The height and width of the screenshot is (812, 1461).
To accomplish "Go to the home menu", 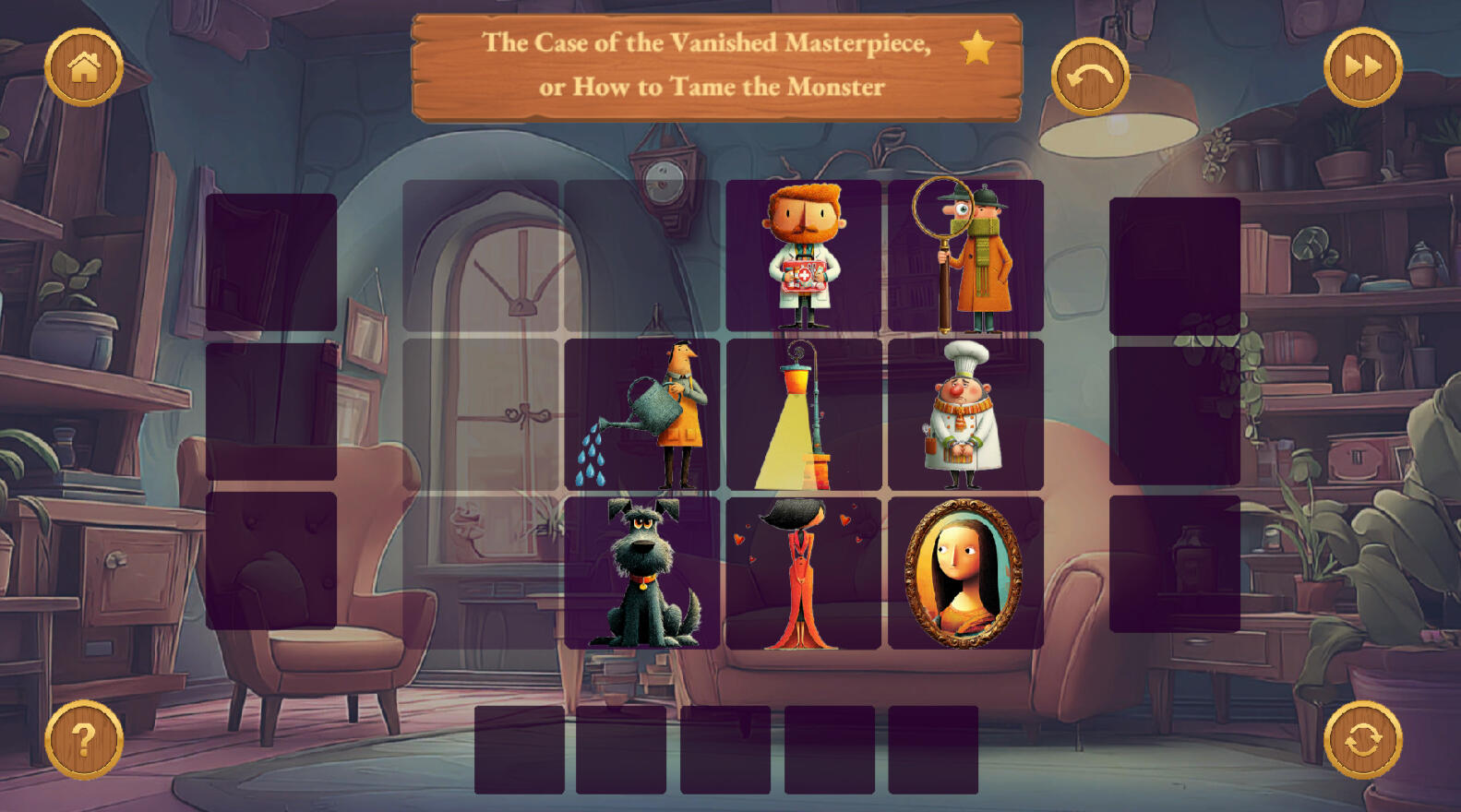I will click(84, 67).
